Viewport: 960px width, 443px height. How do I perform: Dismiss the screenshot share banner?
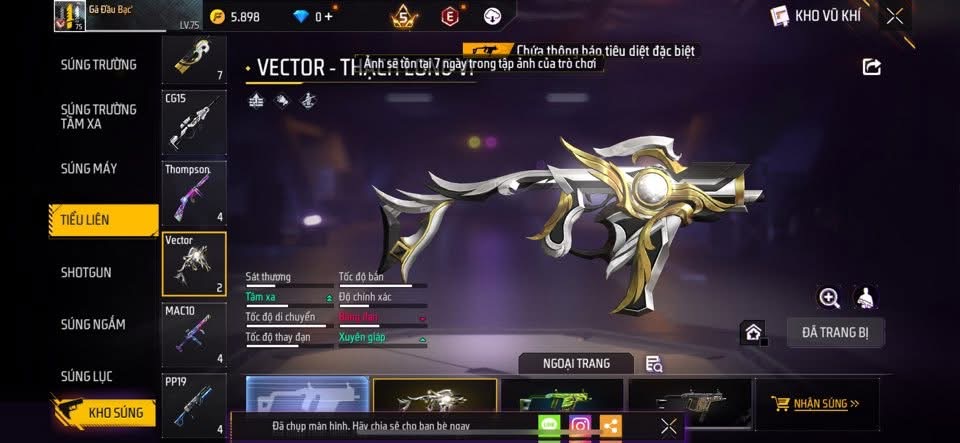pyautogui.click(x=669, y=426)
